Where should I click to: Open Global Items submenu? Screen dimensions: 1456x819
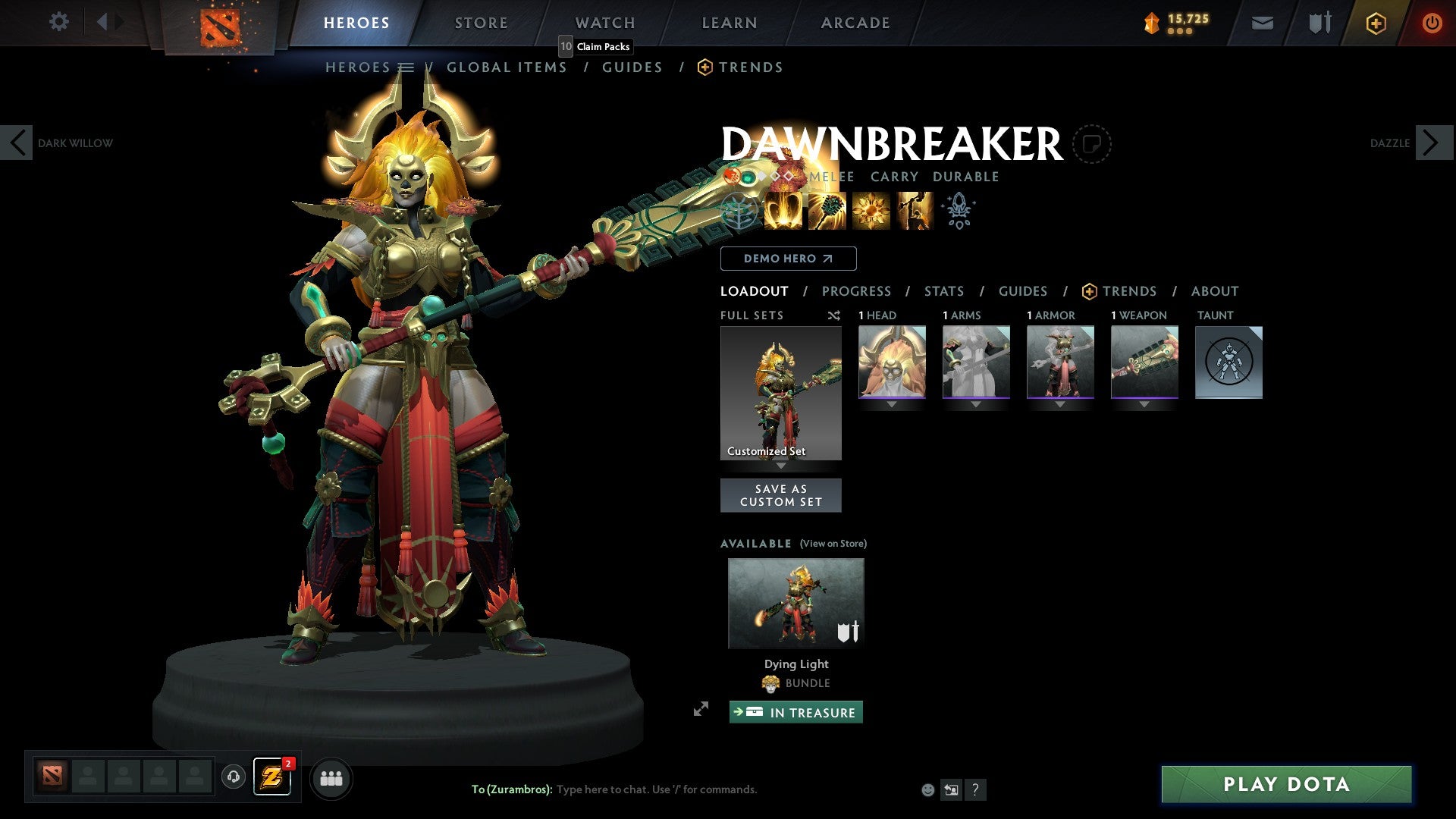coord(507,67)
